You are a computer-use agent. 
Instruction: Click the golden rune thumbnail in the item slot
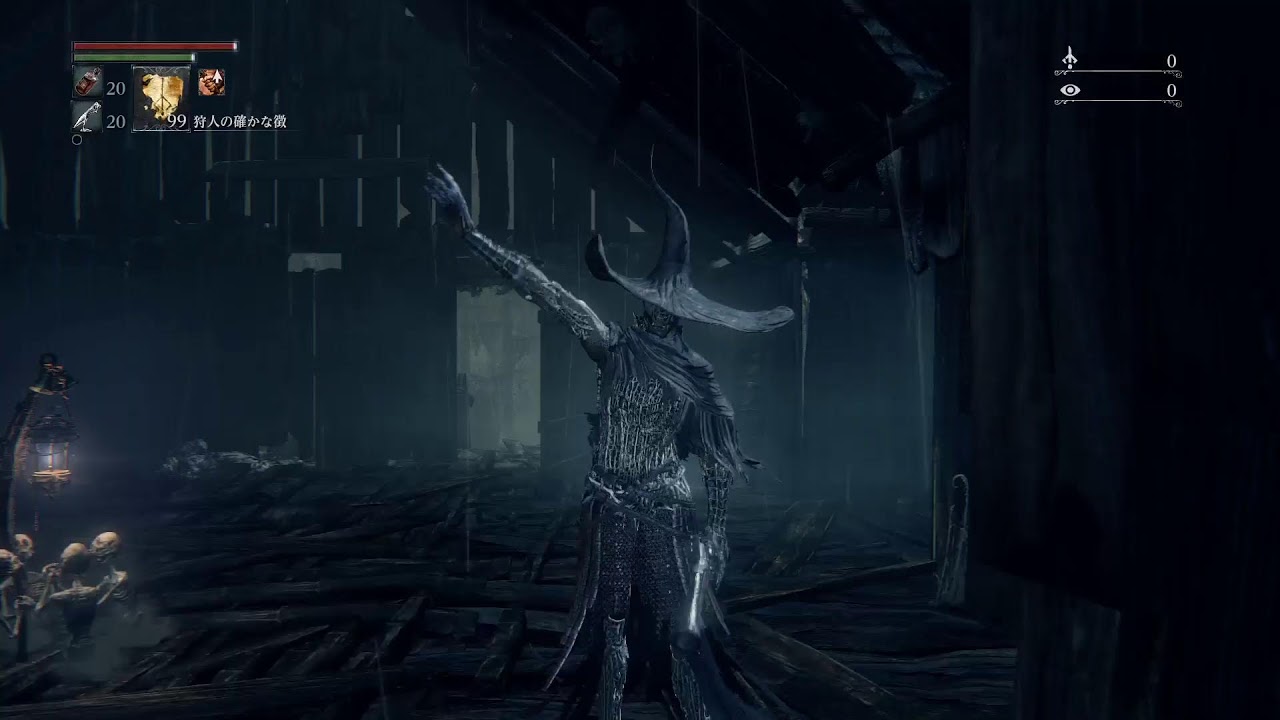pos(160,96)
